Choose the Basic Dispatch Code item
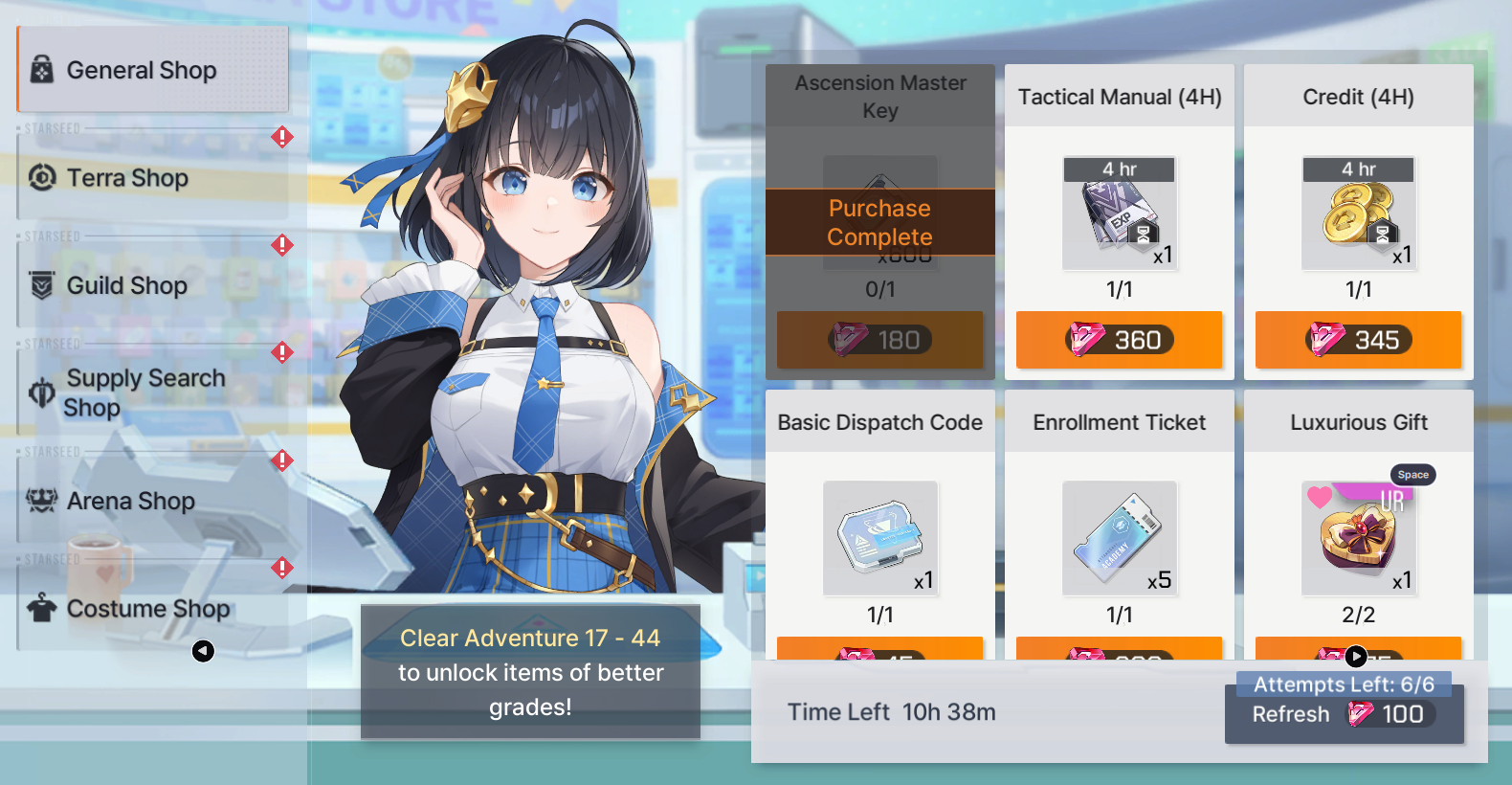The width and height of the screenshot is (1512, 785). (x=879, y=538)
